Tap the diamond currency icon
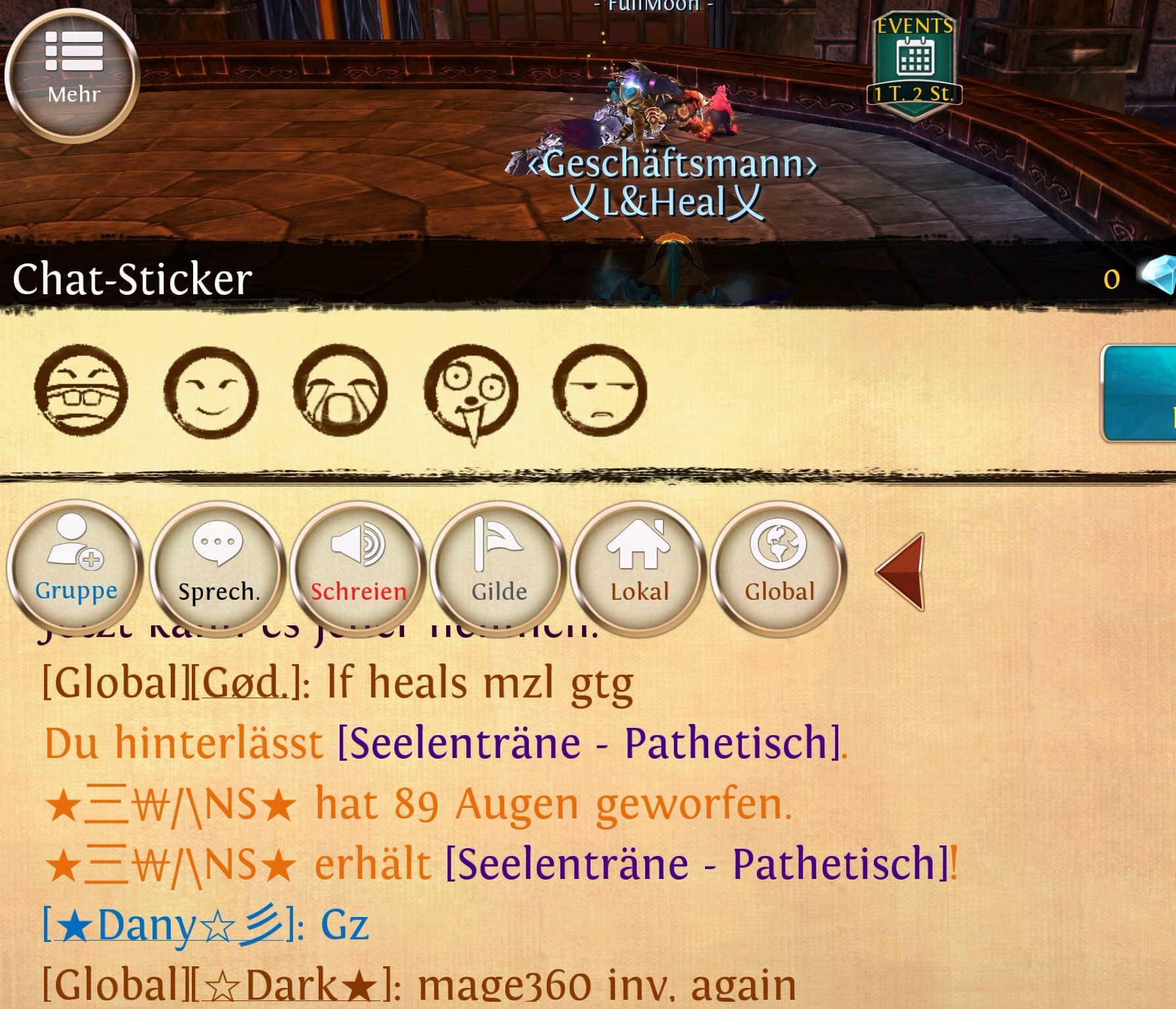Viewport: 1176px width, 1009px height. [x=1158, y=276]
